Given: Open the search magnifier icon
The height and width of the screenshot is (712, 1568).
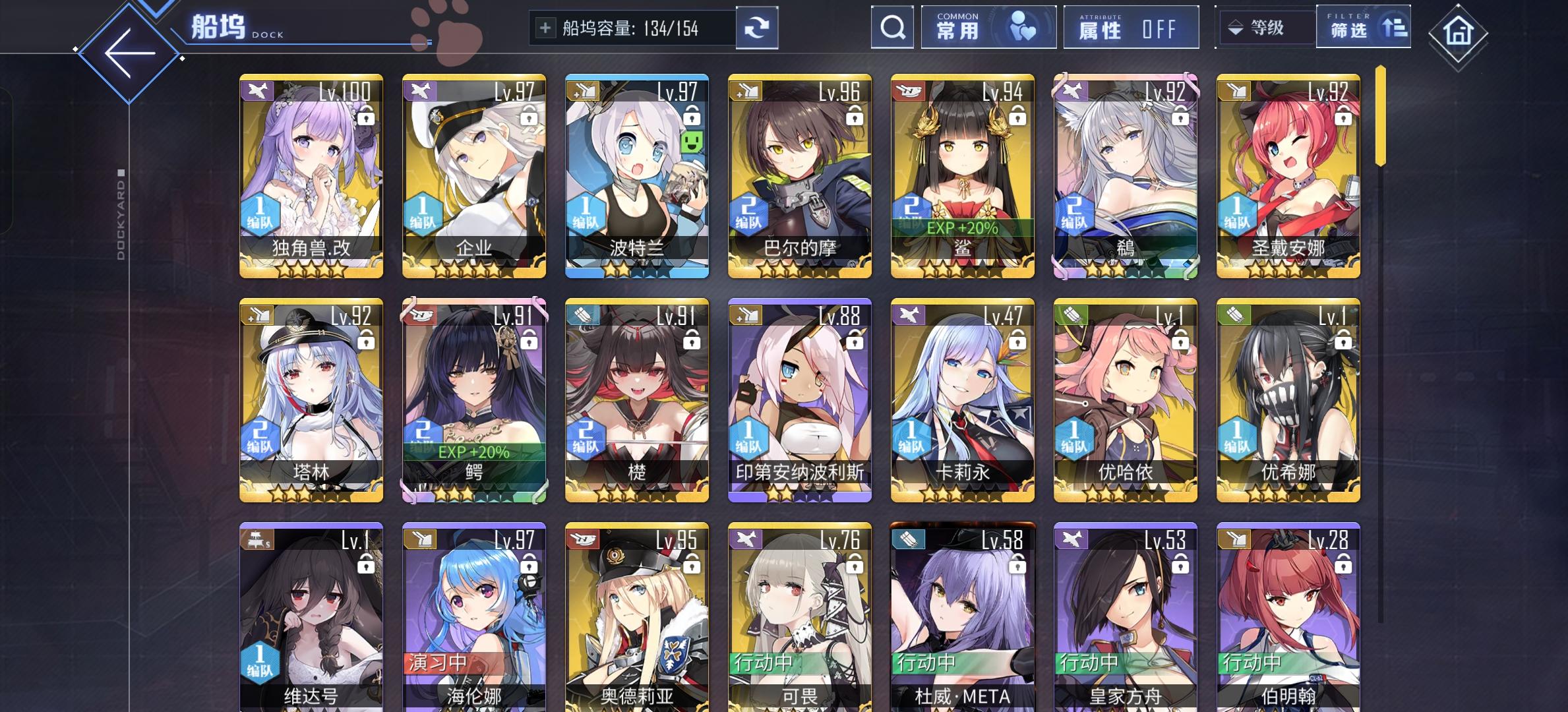Looking at the screenshot, I should (x=892, y=28).
